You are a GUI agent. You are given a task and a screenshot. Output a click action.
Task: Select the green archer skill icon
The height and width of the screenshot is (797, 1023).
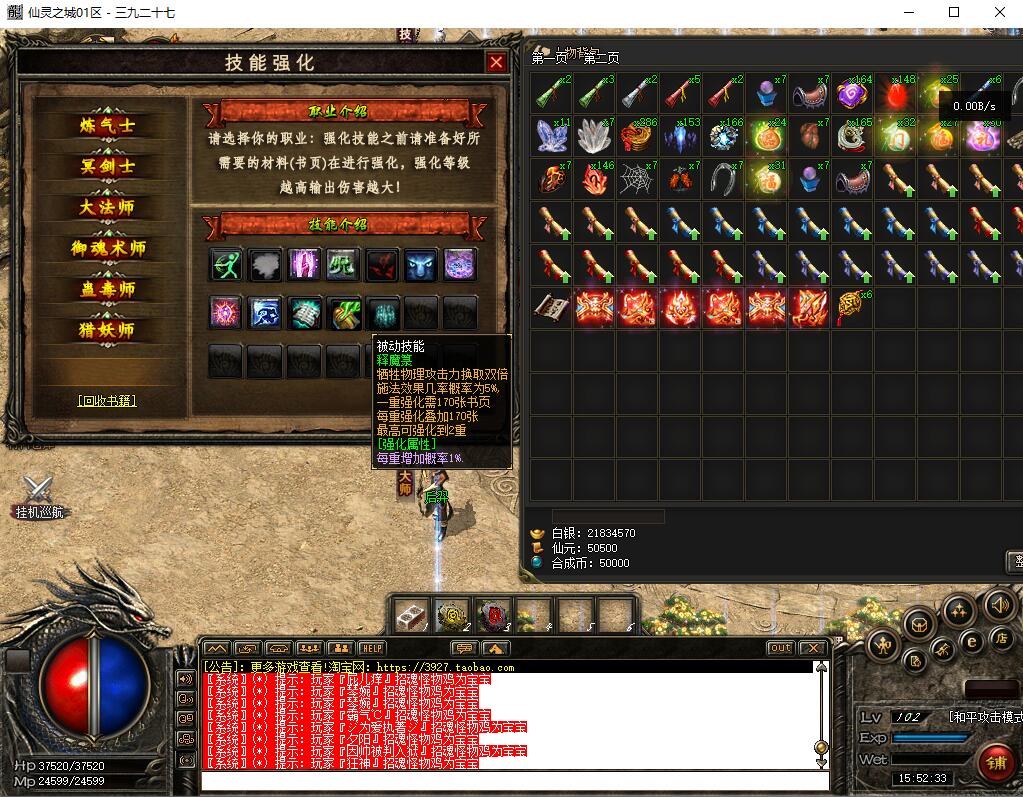(x=226, y=265)
